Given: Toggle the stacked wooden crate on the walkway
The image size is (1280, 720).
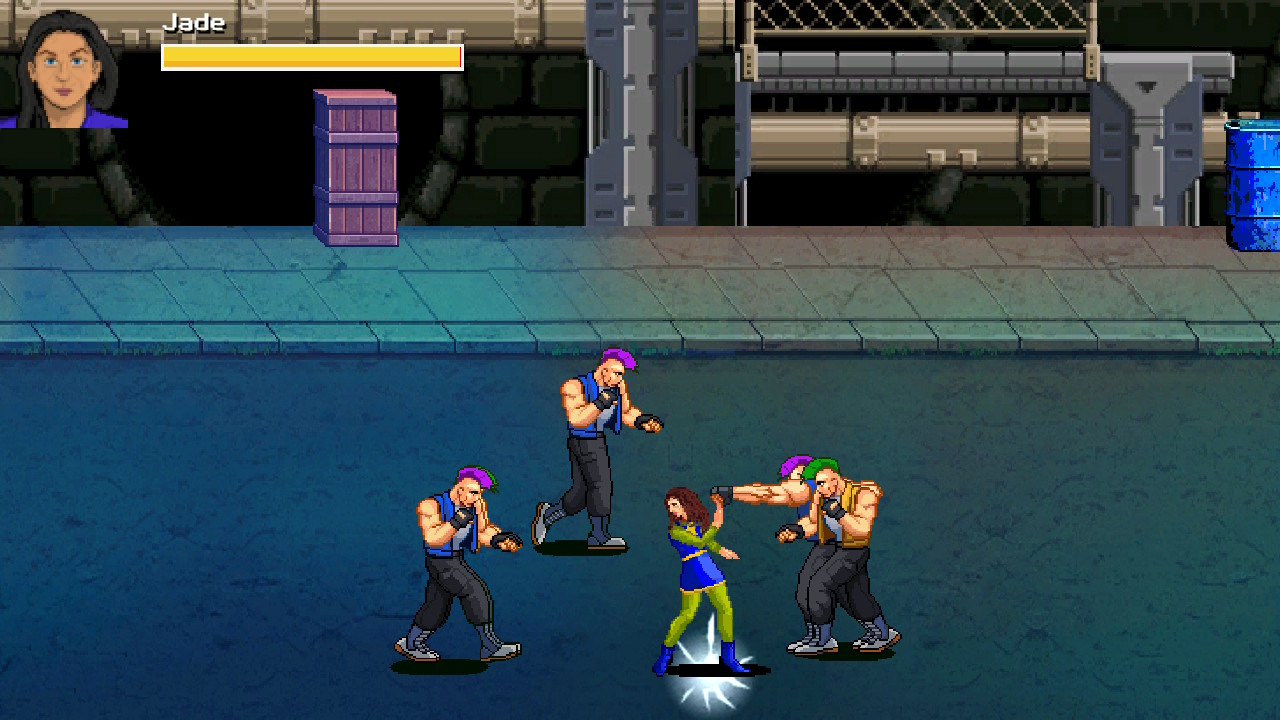Looking at the screenshot, I should tap(355, 165).
